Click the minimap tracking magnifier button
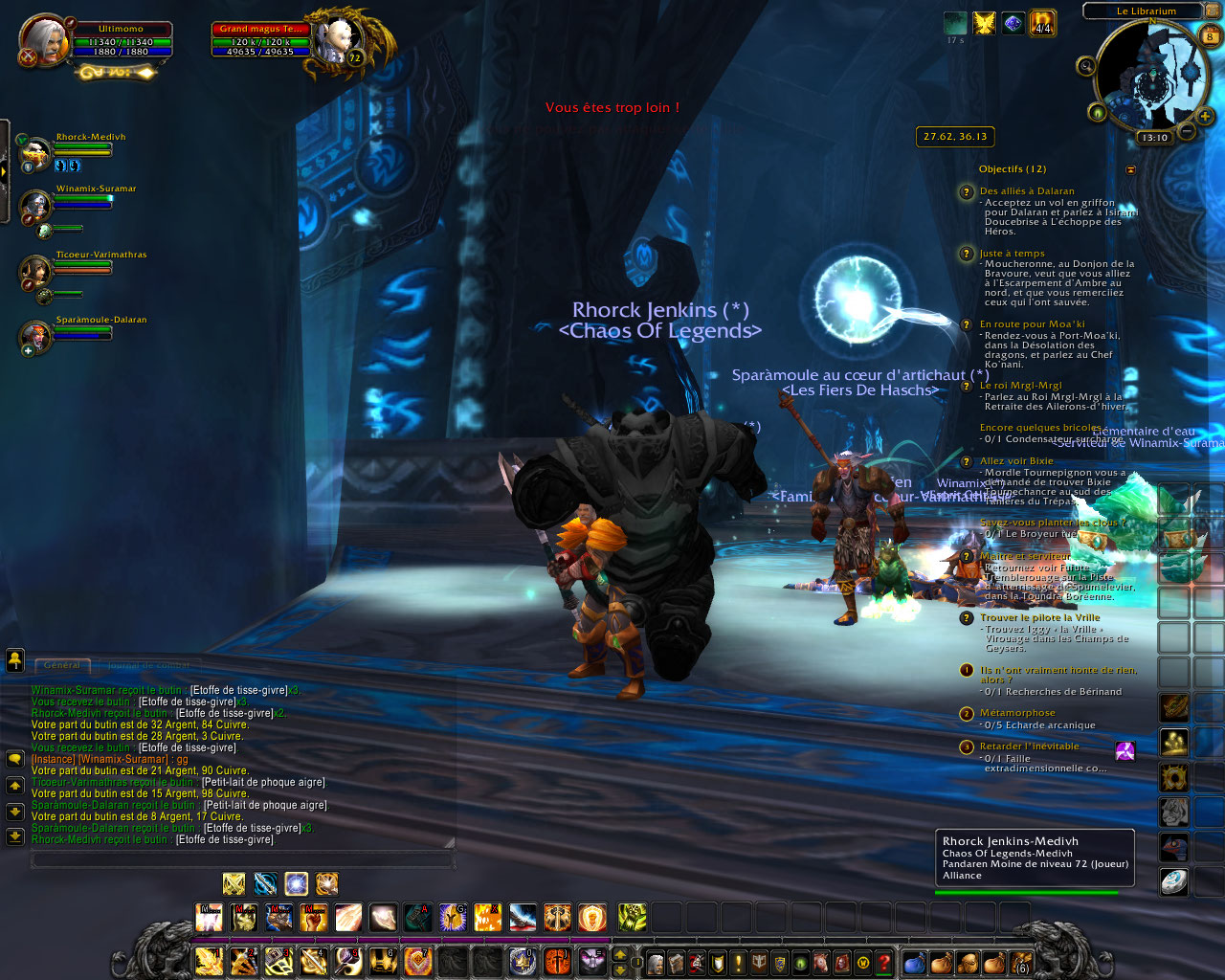Screen dimensions: 1225x980 click(1085, 66)
